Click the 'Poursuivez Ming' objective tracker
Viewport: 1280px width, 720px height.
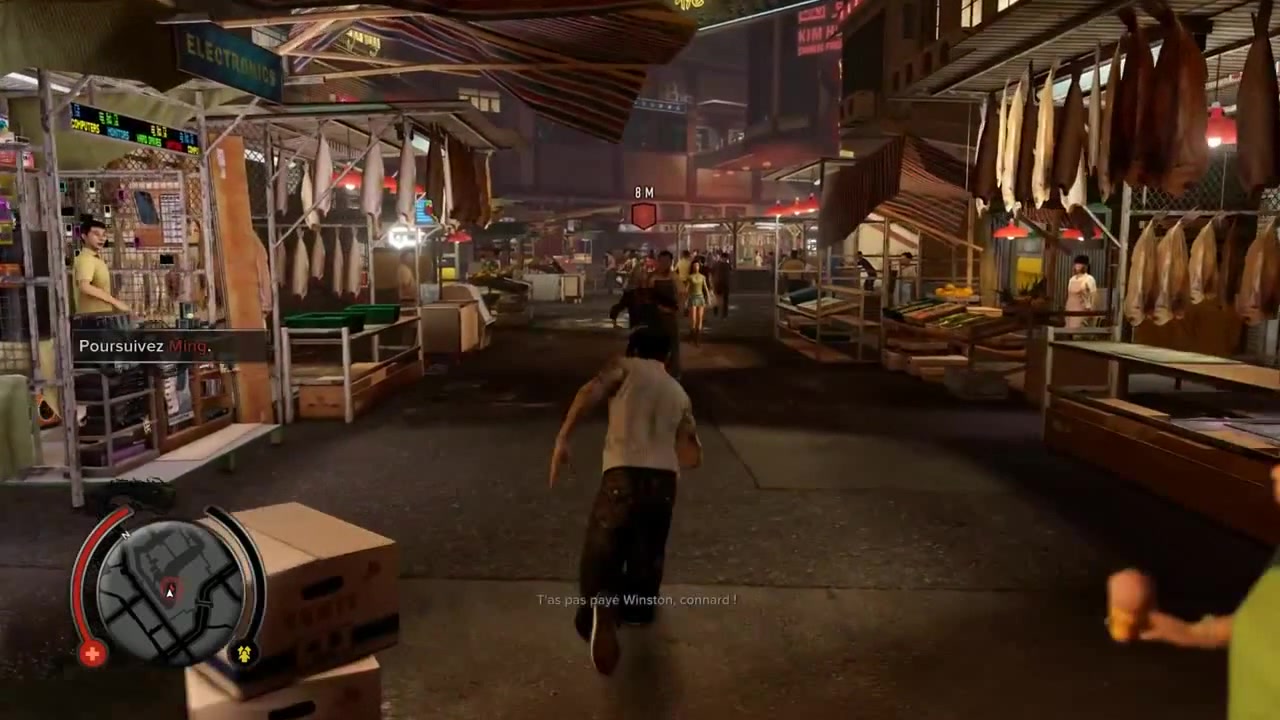146,346
